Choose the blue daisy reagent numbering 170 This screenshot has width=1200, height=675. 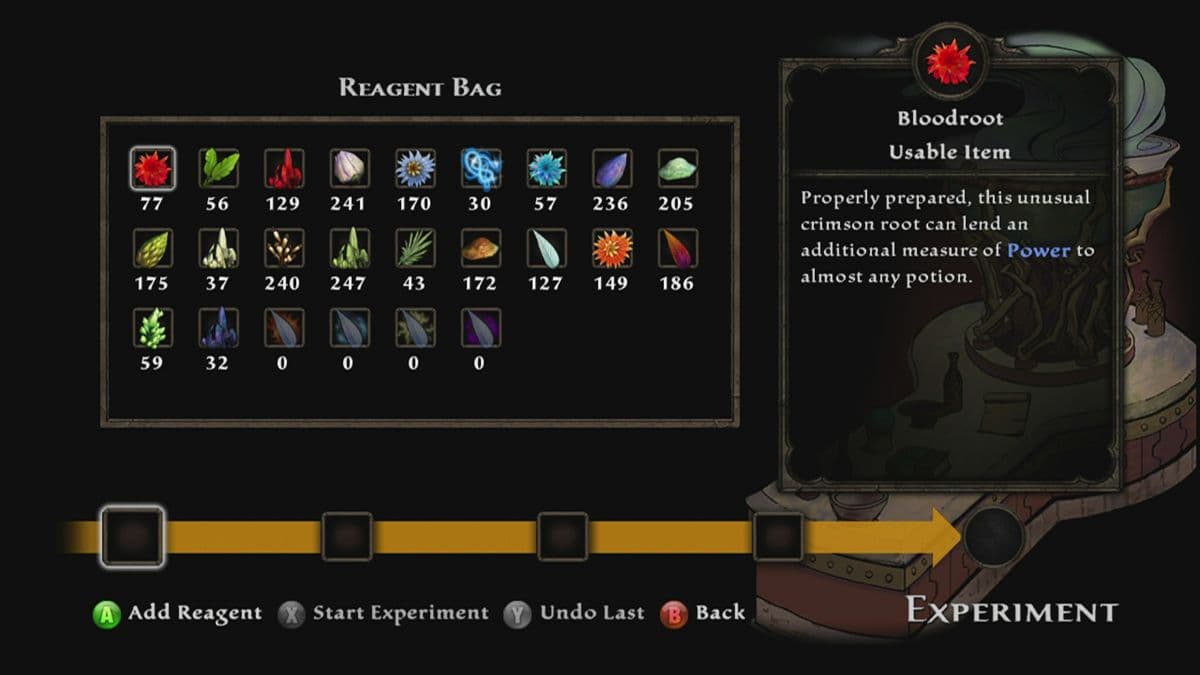pos(414,169)
